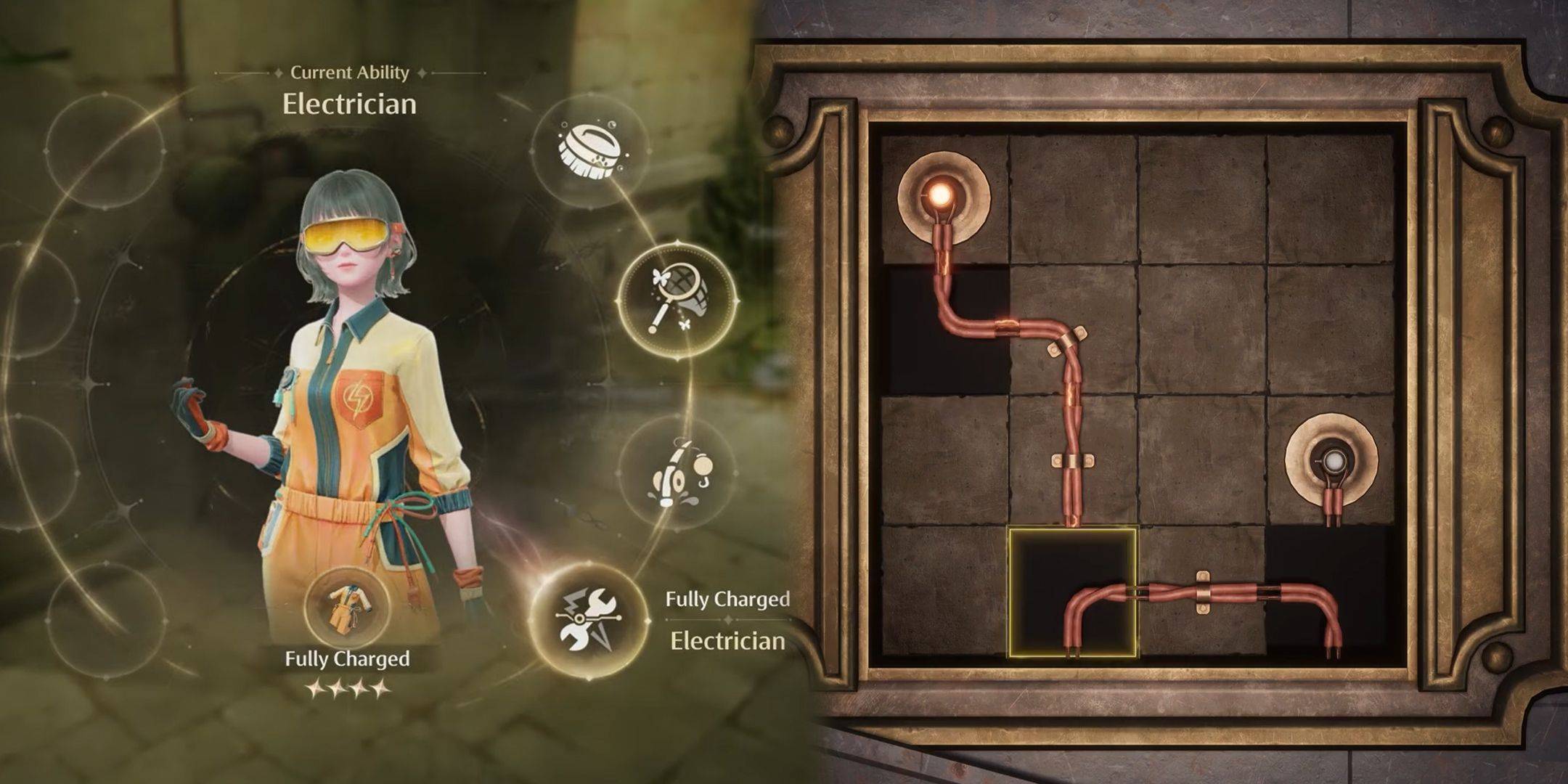
Task: Select the vertical pipe tile above highlighted tile
Action: tap(1072, 461)
